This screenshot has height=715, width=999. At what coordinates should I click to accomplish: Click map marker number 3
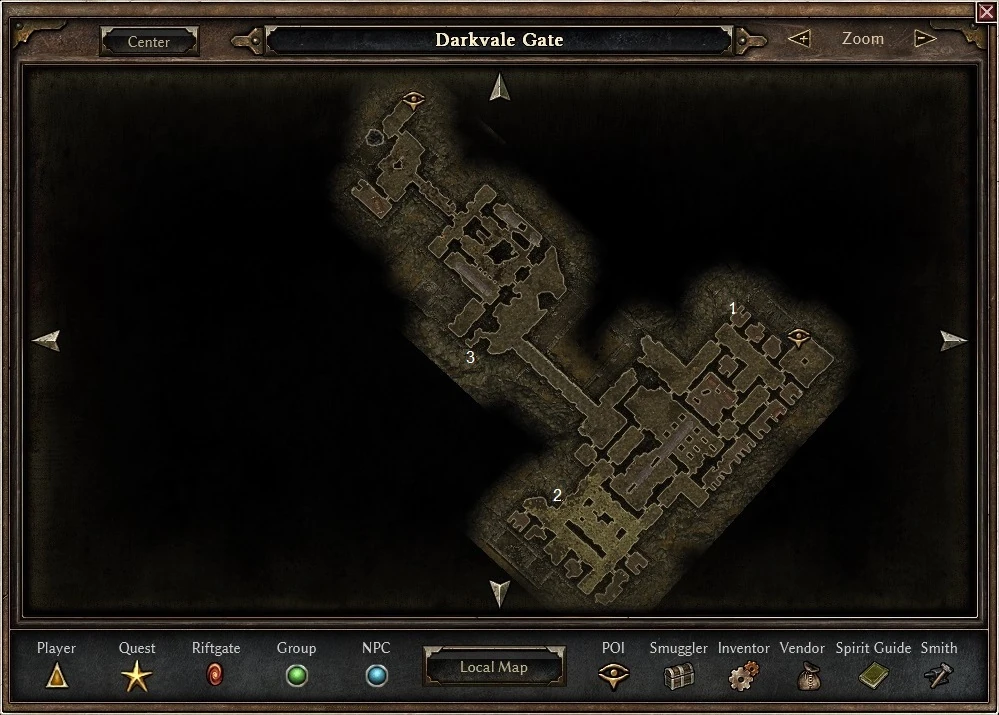coord(470,356)
